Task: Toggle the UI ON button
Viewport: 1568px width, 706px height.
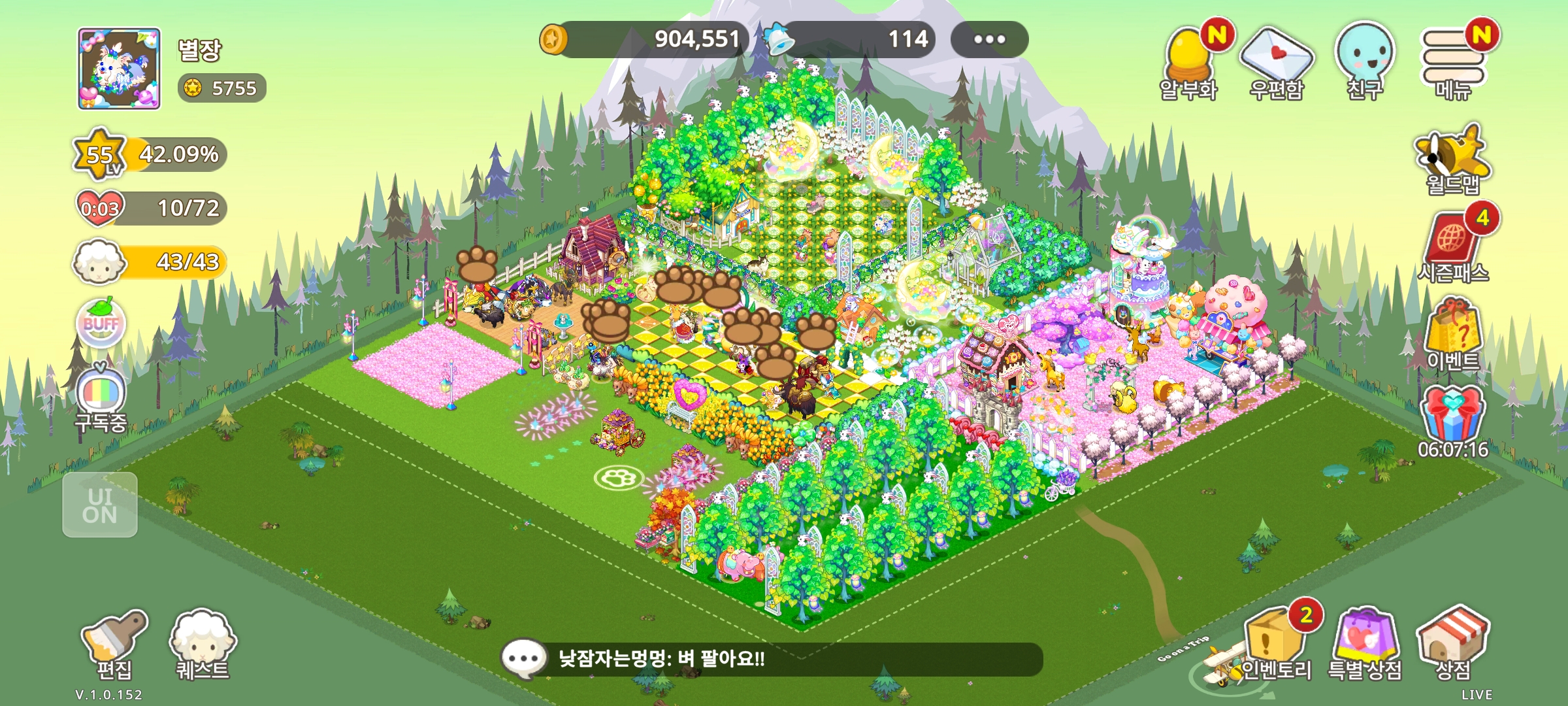Action: point(100,505)
